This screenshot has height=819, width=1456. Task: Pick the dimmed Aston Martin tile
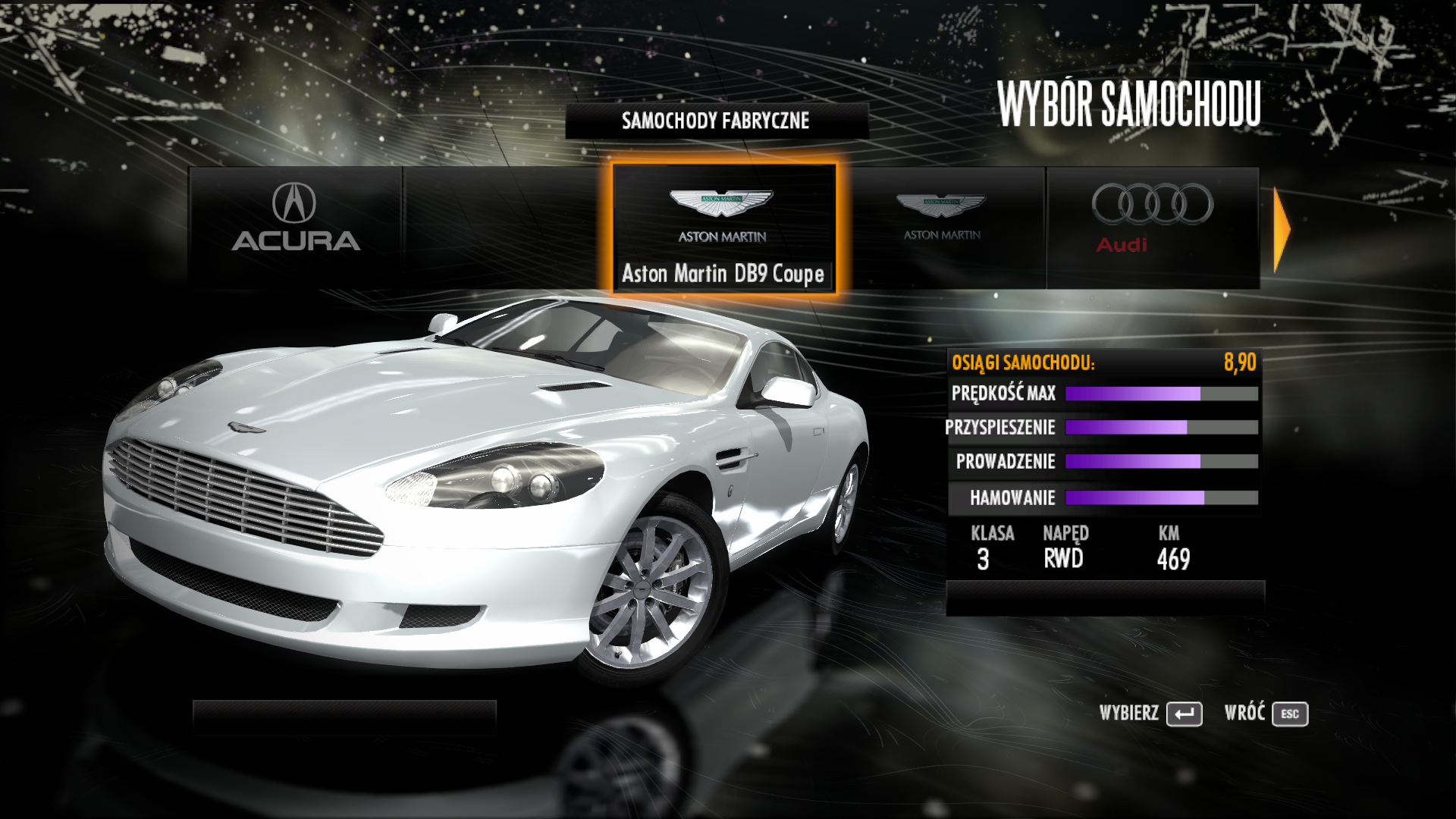pos(941,227)
